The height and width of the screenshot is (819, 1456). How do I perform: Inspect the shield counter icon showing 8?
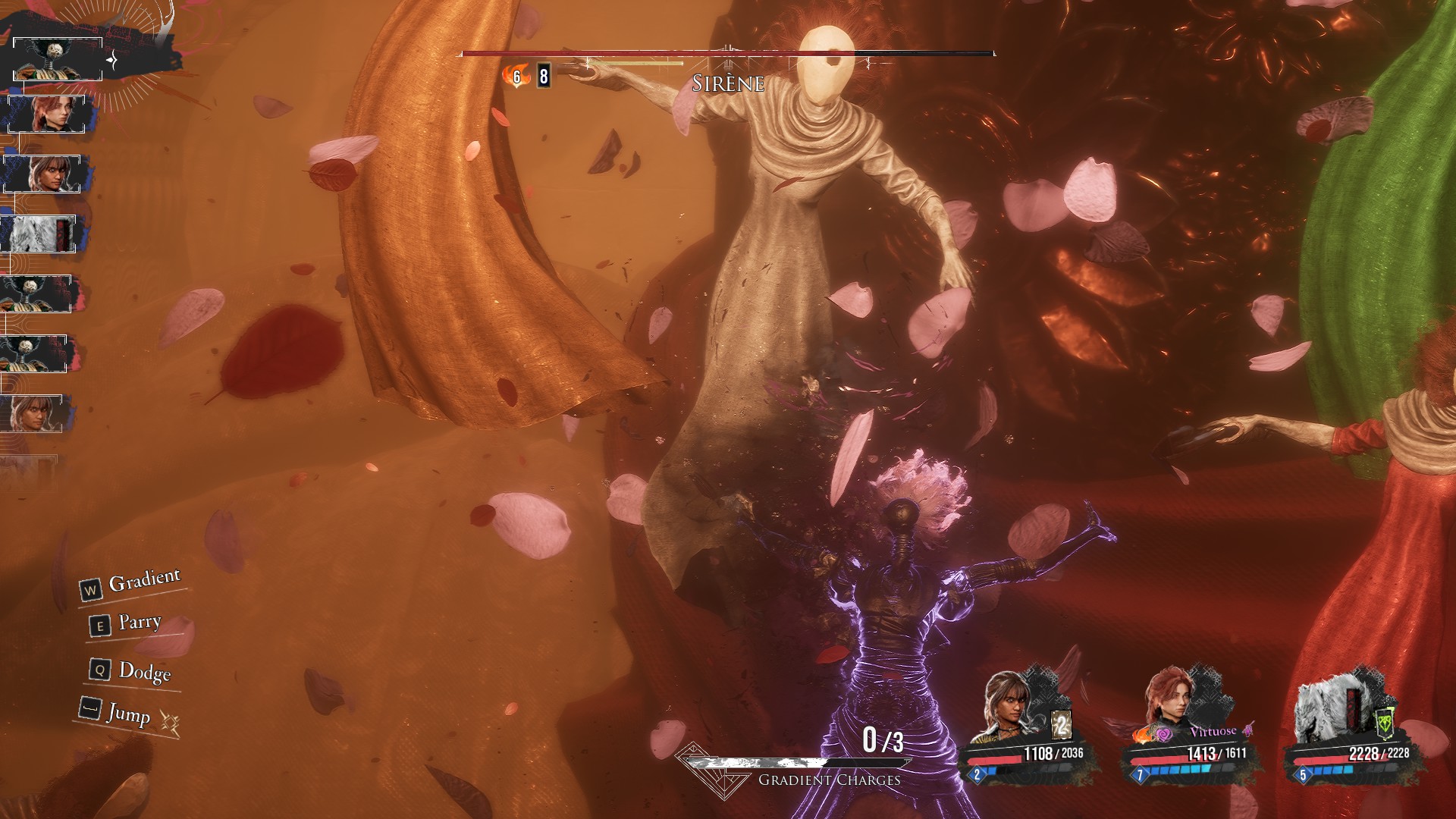[543, 76]
